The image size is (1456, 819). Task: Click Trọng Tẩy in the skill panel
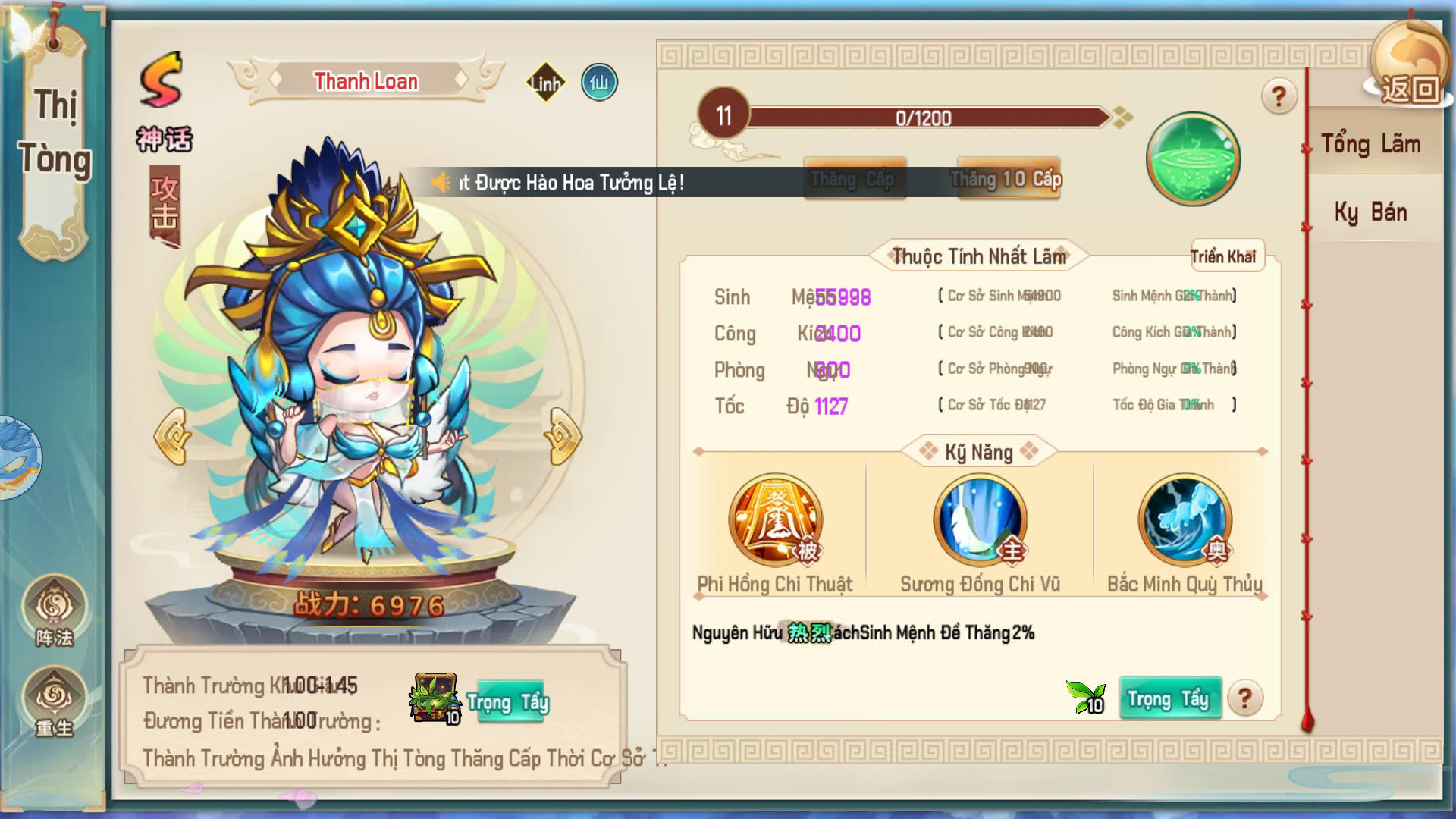click(1169, 698)
